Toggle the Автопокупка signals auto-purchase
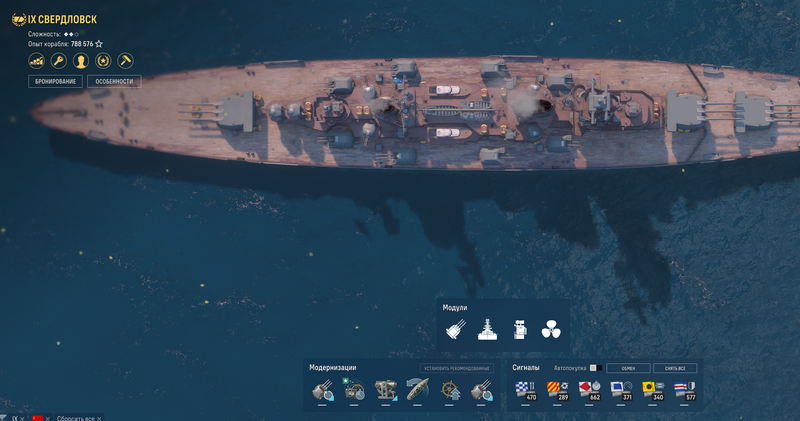800x421 pixels. point(592,368)
